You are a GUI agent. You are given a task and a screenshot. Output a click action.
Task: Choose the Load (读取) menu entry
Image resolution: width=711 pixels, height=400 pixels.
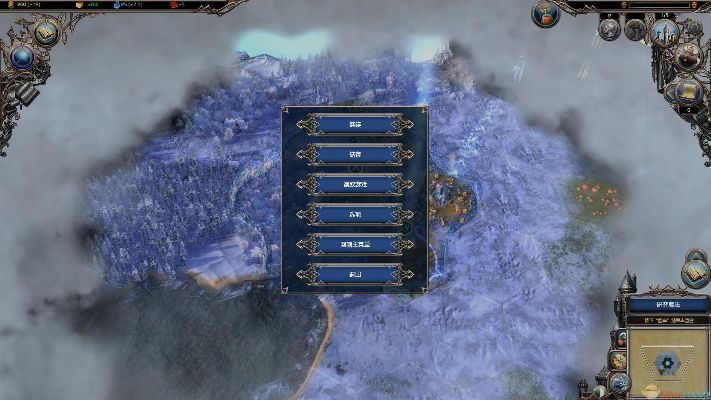pos(356,124)
